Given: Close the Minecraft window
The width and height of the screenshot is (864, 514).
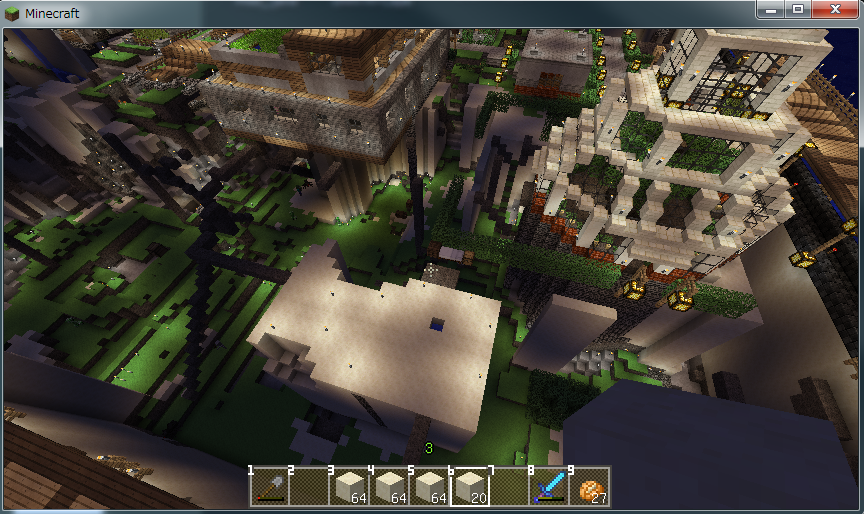Looking at the screenshot, I should (833, 10).
